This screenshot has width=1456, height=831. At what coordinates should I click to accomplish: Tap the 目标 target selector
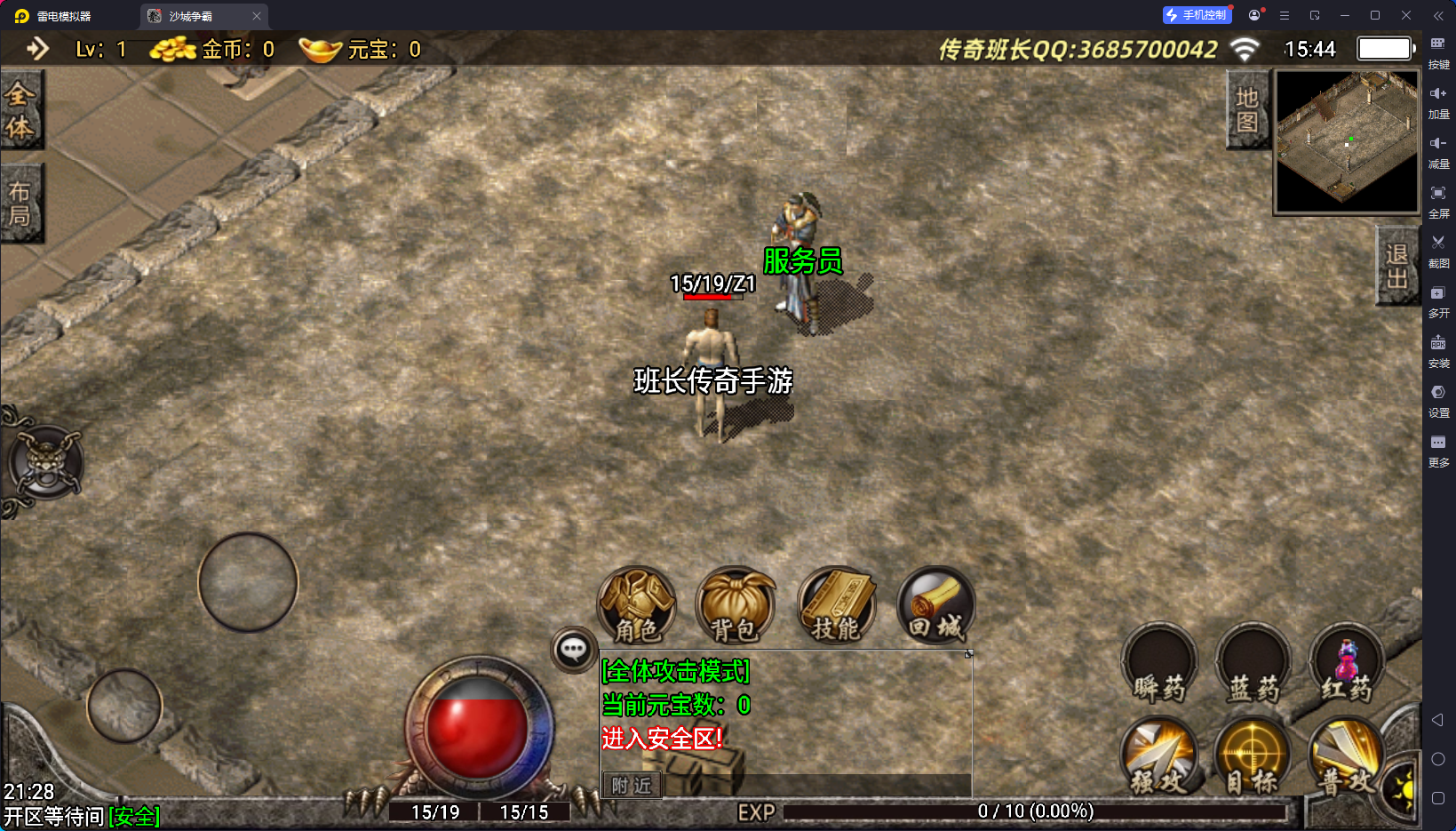point(1253,757)
